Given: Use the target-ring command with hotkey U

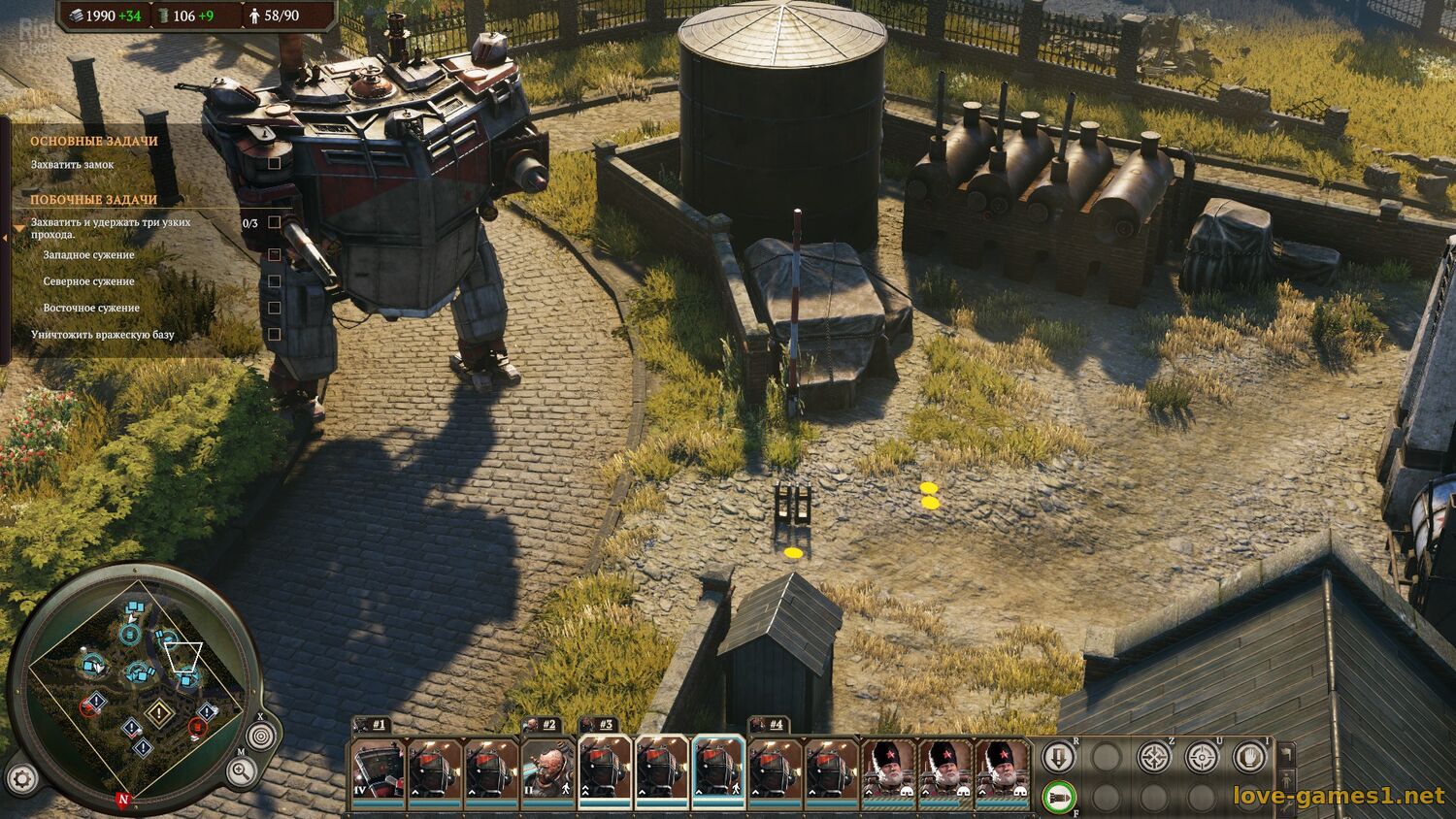Looking at the screenshot, I should [1203, 756].
